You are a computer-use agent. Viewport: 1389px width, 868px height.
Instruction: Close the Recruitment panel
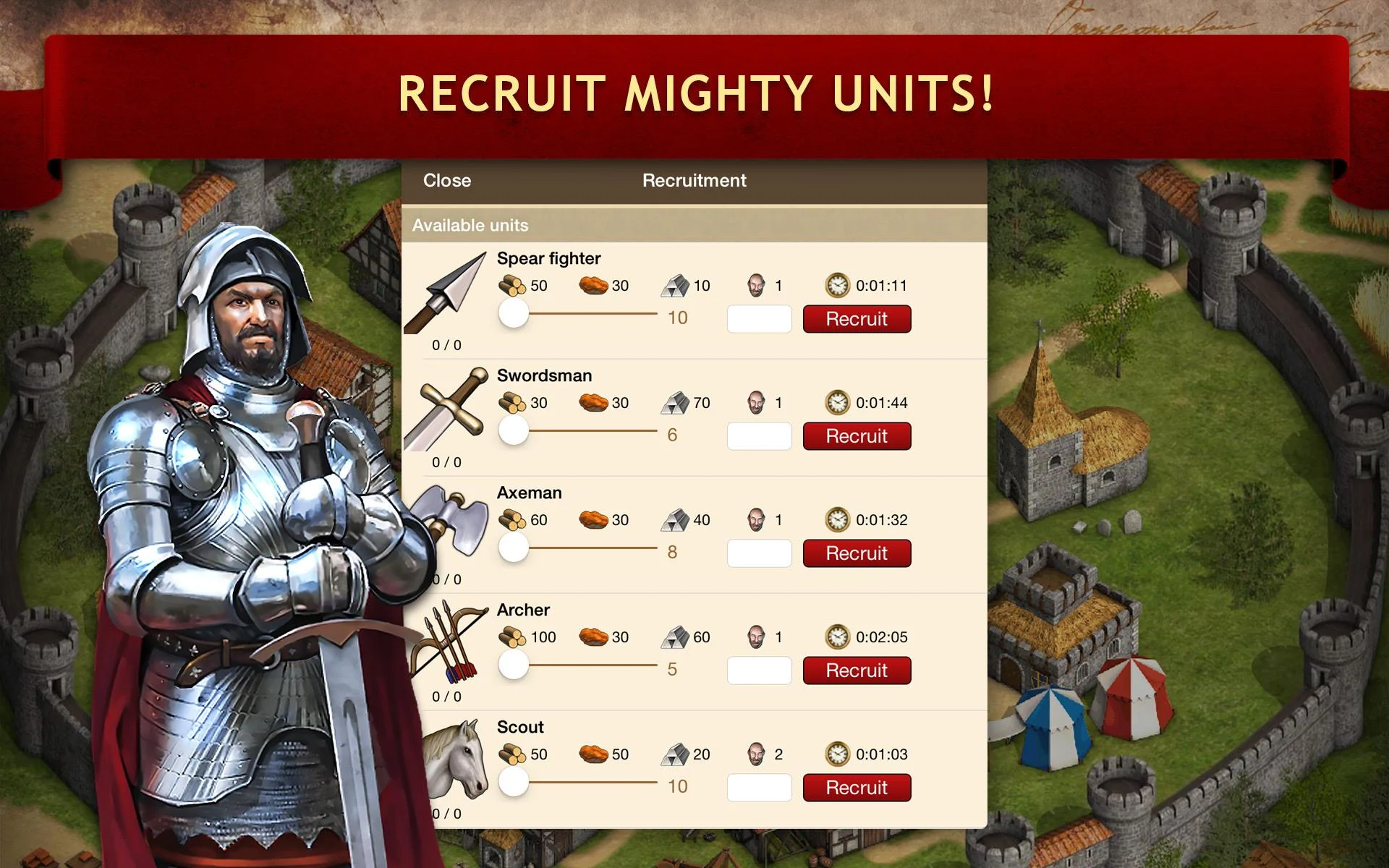click(x=446, y=181)
